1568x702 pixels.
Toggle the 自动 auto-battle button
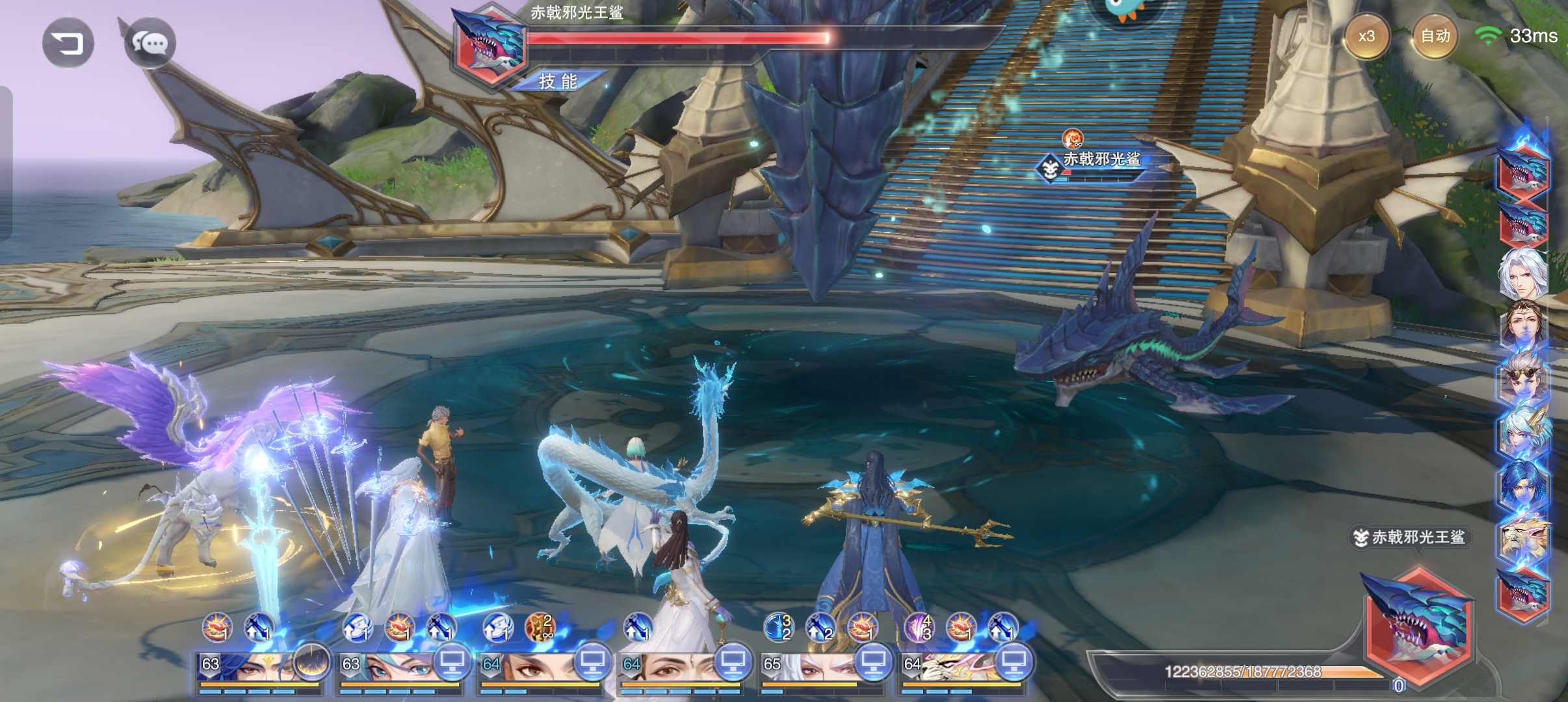(1435, 36)
